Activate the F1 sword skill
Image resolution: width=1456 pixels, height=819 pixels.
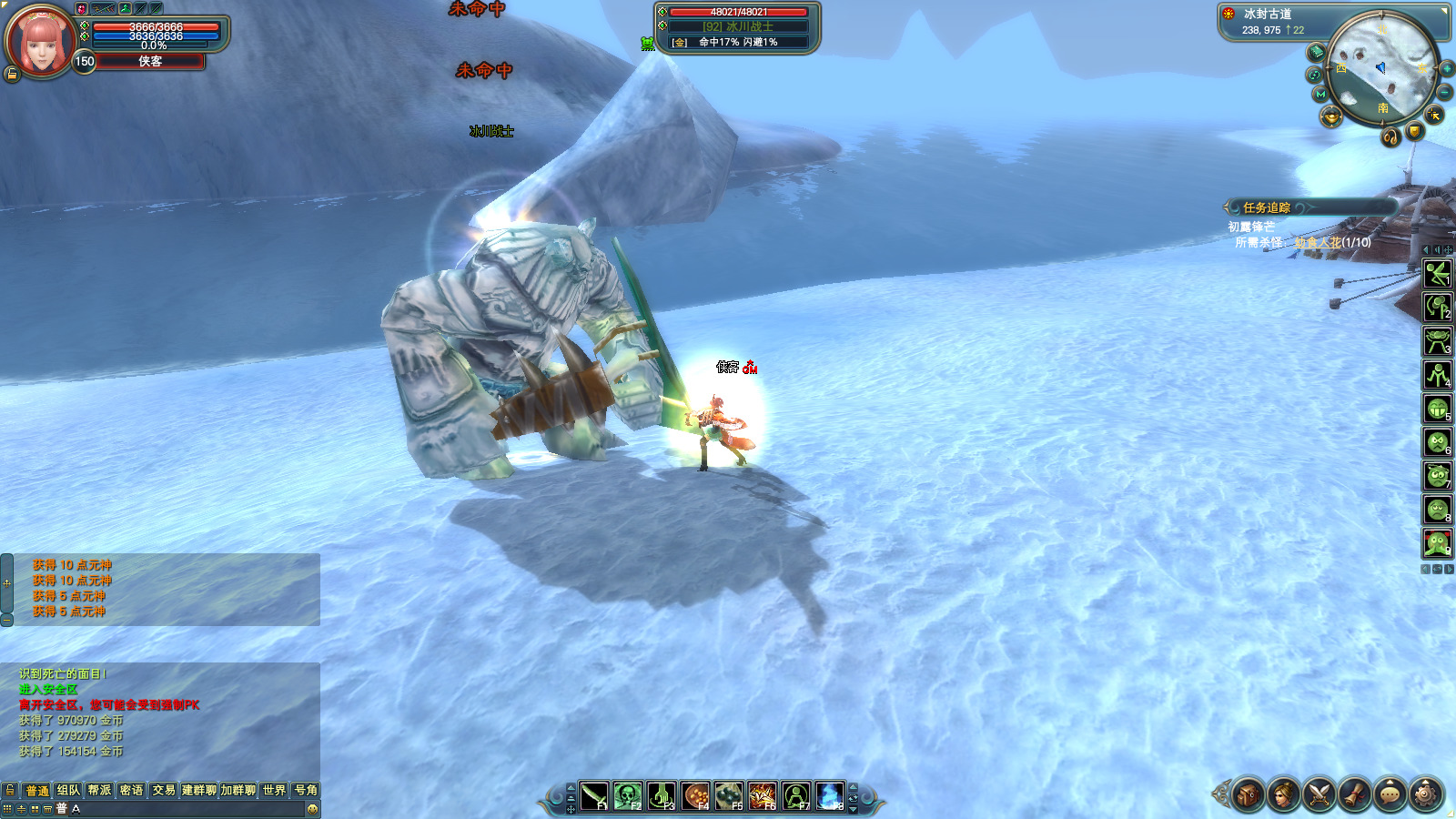pos(594,796)
